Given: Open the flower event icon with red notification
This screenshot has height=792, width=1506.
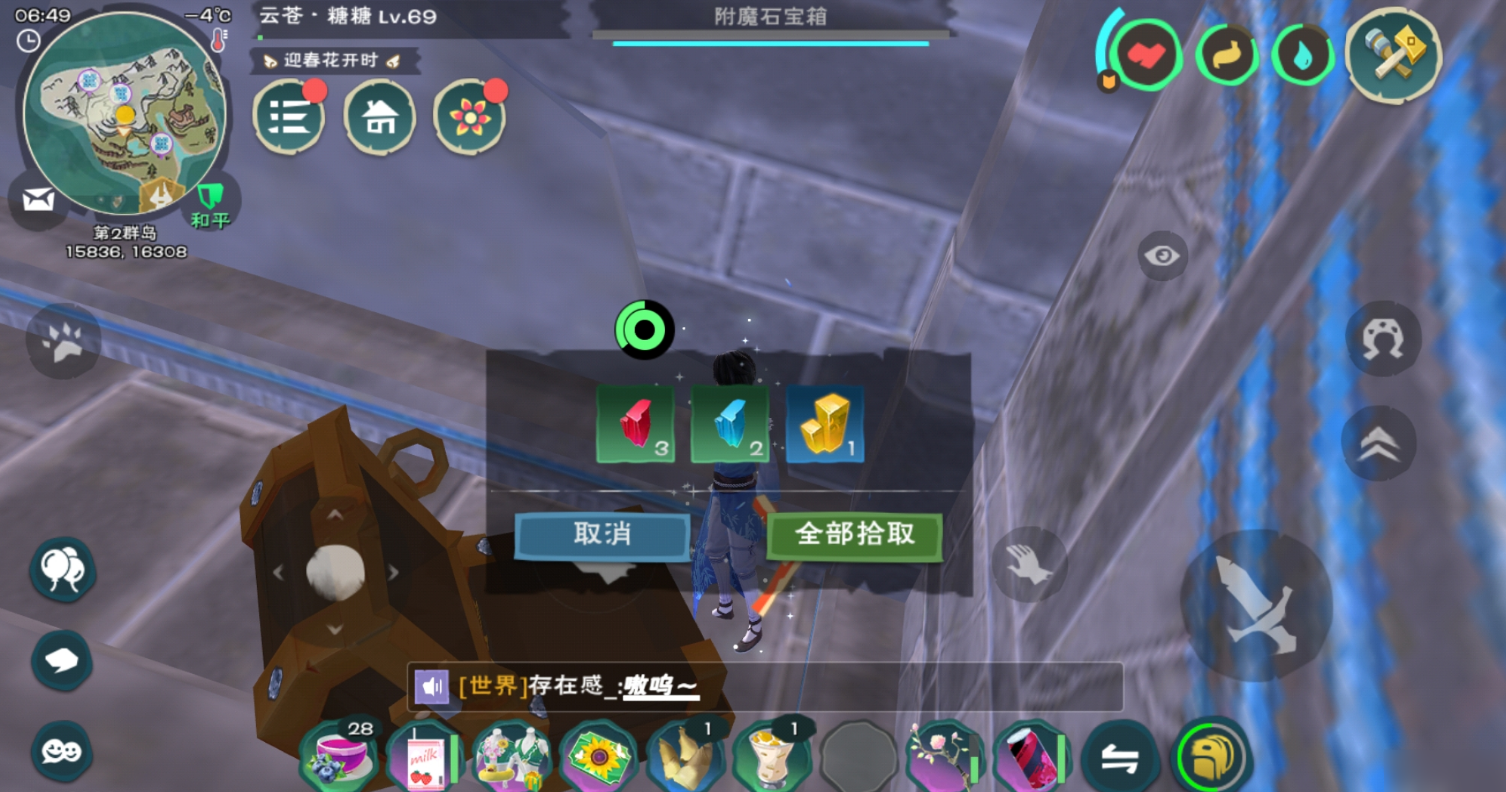Looking at the screenshot, I should (471, 116).
